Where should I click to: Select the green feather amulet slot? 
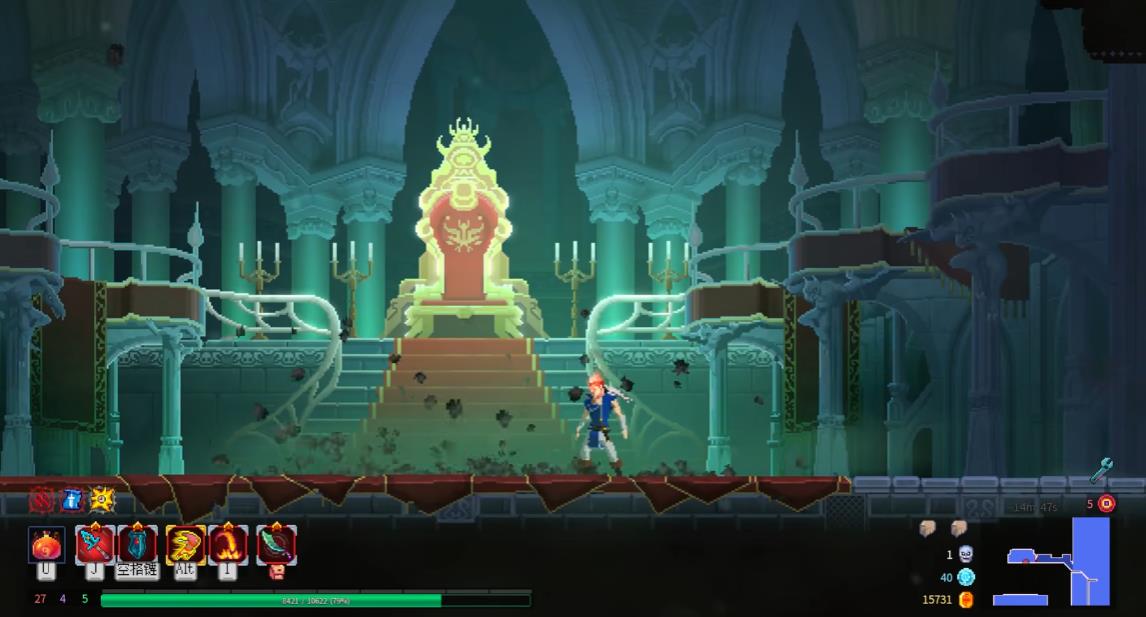pyautogui.click(x=276, y=545)
